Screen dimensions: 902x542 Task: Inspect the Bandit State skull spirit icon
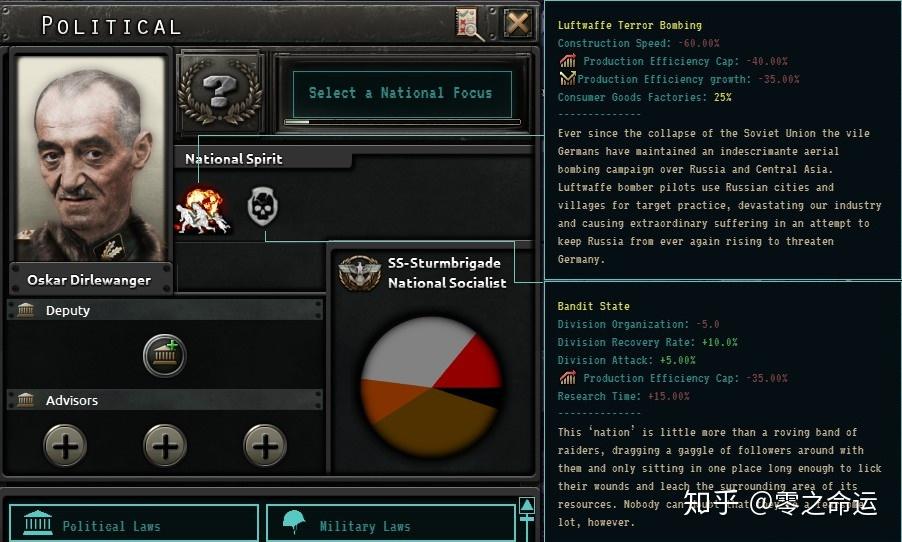[262, 207]
